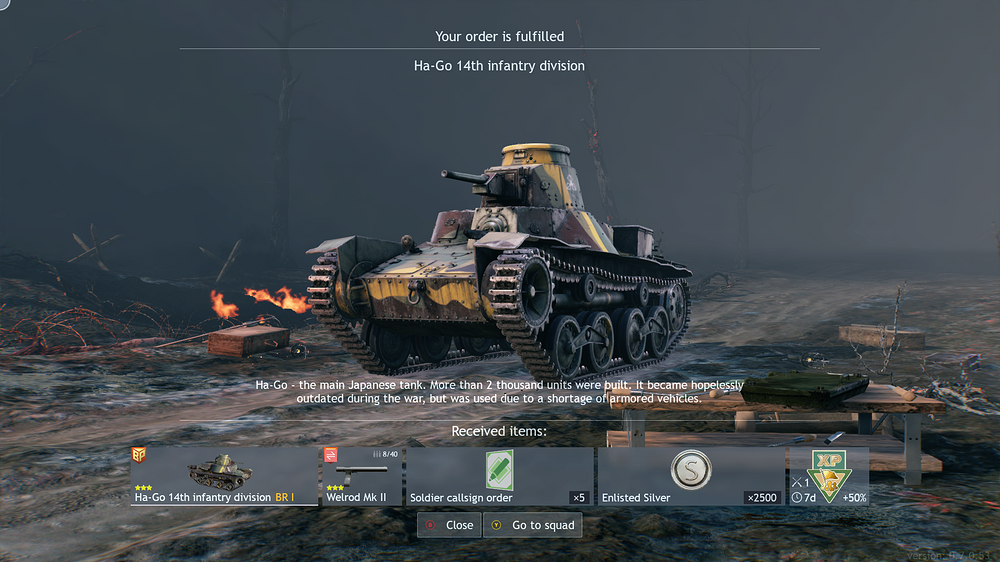The width and height of the screenshot is (1000, 562).
Task: Close the order fulfilled screen
Action: coord(448,525)
